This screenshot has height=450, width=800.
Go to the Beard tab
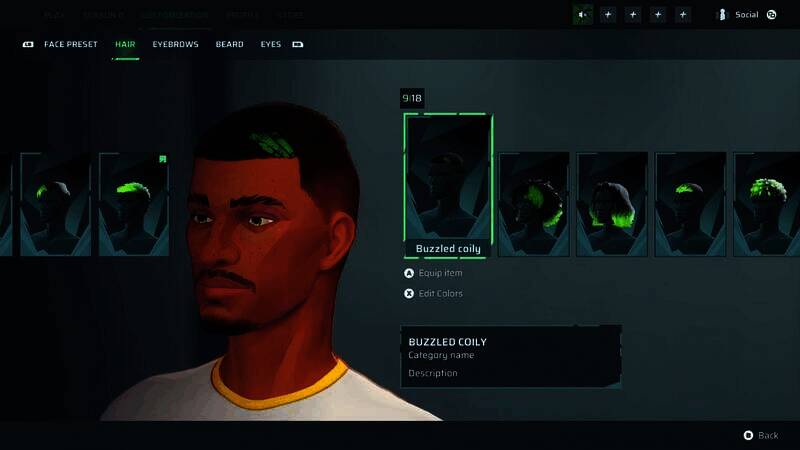[229, 44]
